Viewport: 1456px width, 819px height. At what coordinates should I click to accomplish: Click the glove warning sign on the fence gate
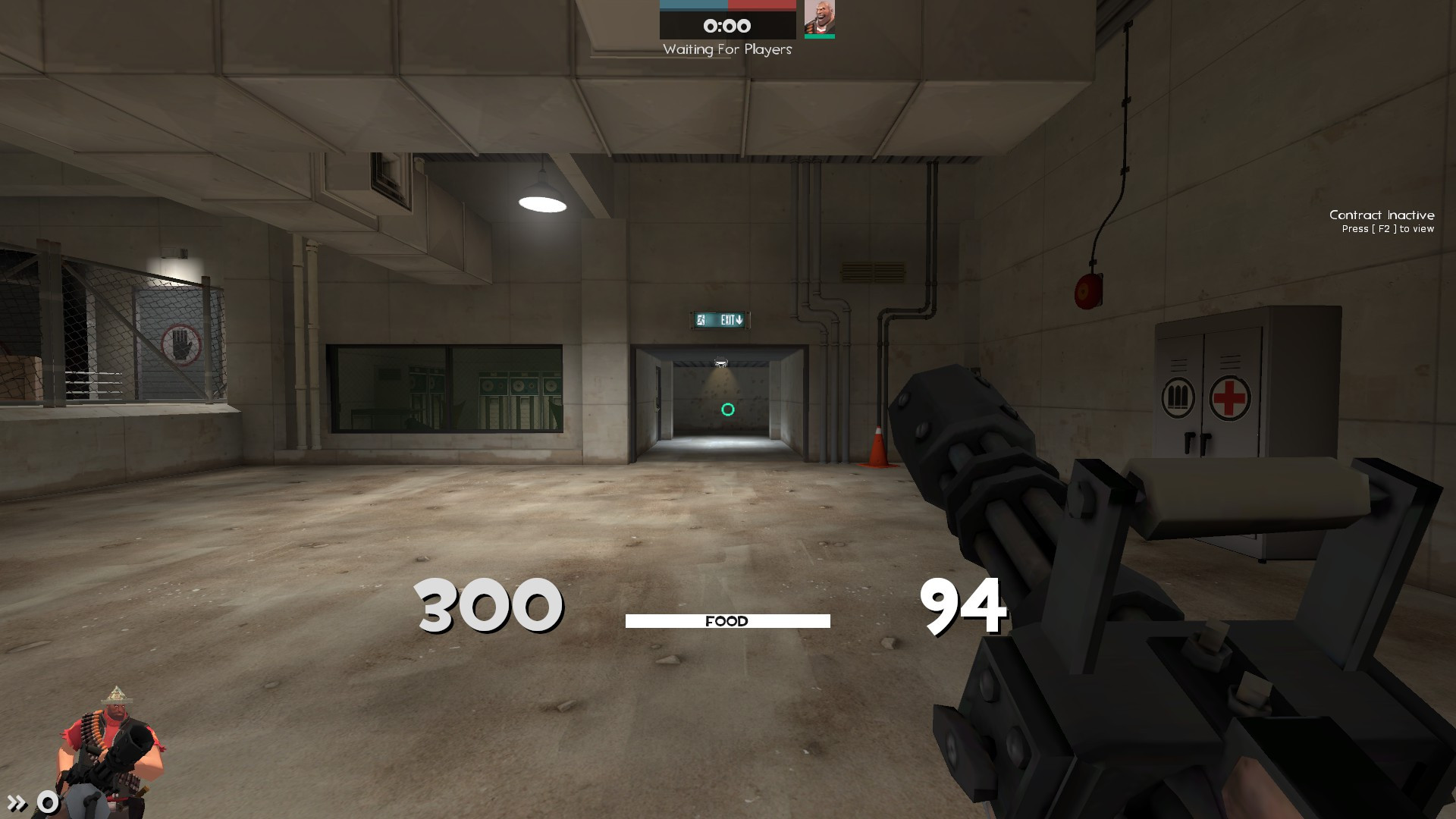pos(180,345)
